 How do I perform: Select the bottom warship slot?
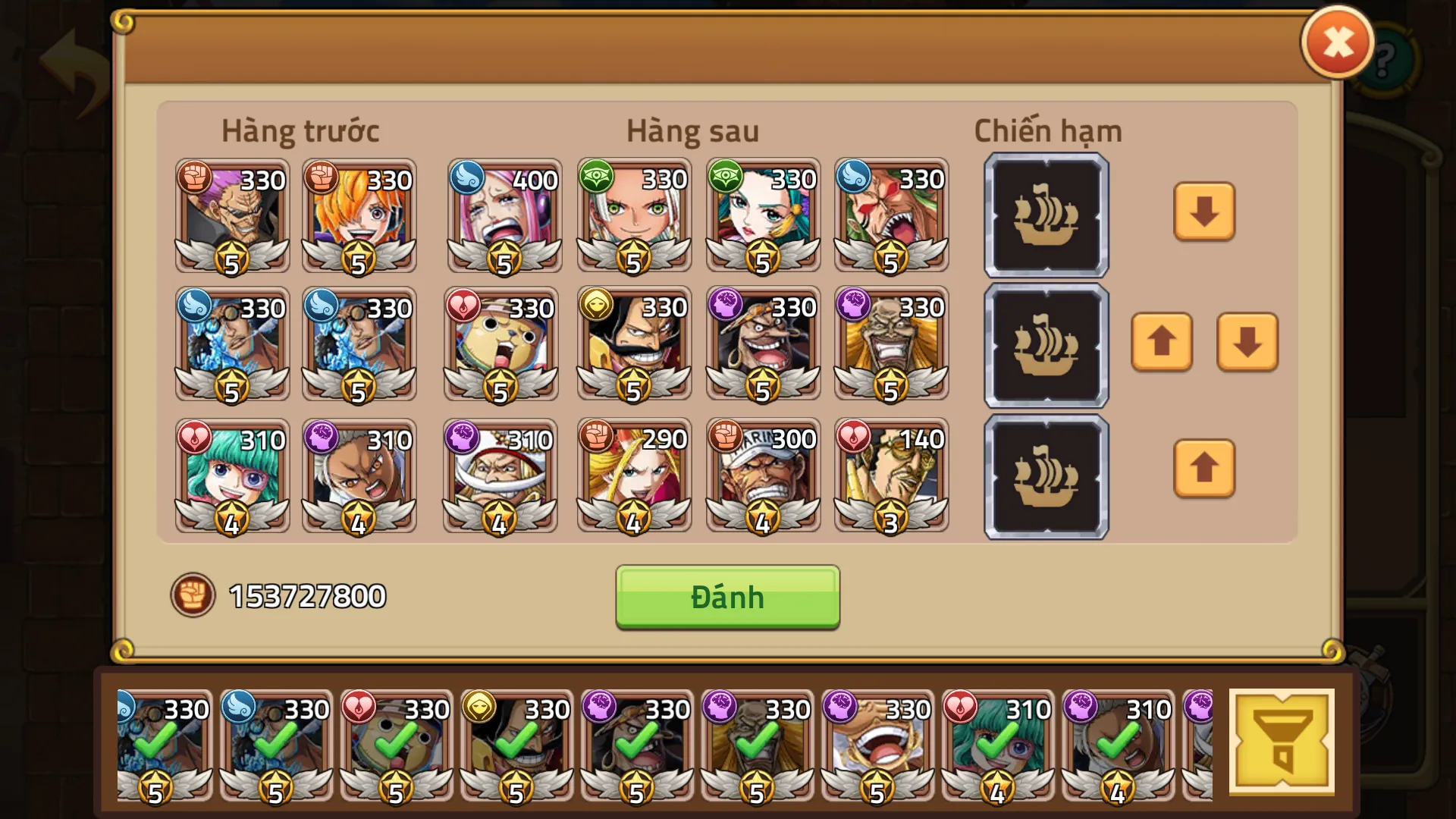1045,476
